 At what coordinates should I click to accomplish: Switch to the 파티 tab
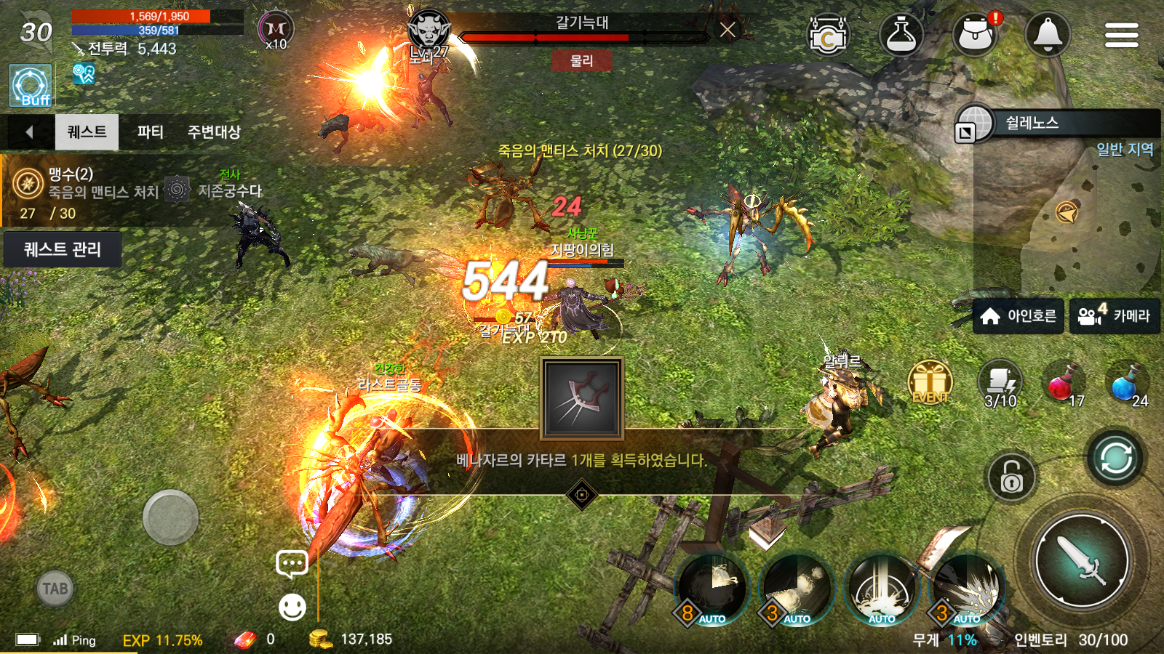tap(150, 132)
